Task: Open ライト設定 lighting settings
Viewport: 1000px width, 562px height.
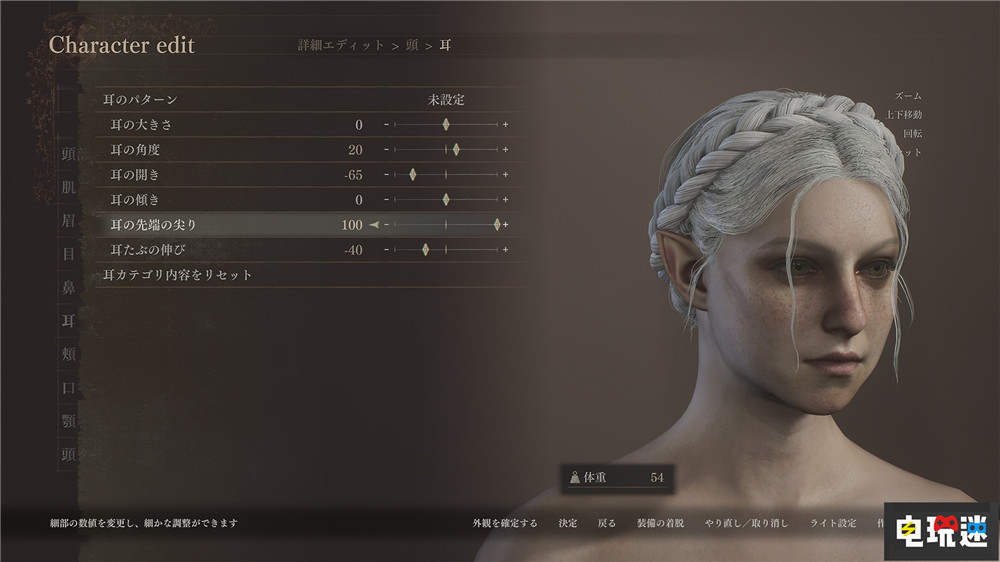Action: tap(833, 523)
